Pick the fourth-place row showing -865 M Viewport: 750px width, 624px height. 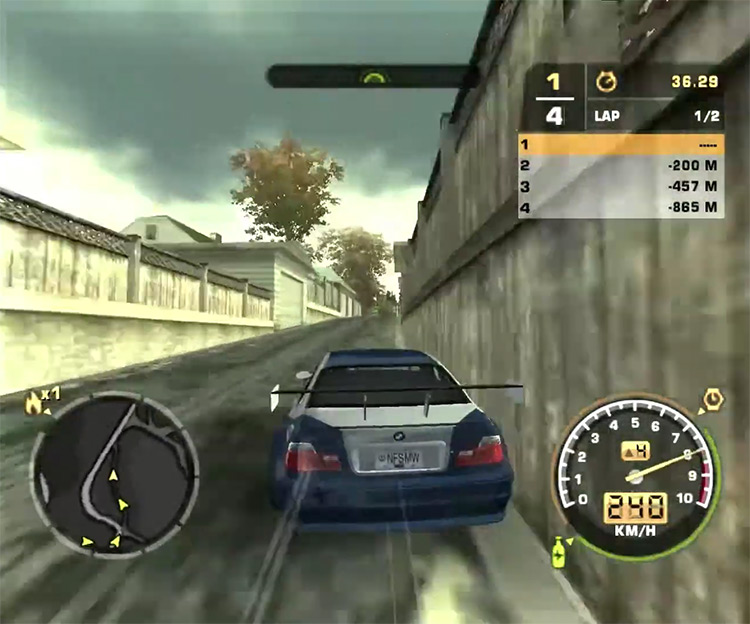(x=620, y=208)
